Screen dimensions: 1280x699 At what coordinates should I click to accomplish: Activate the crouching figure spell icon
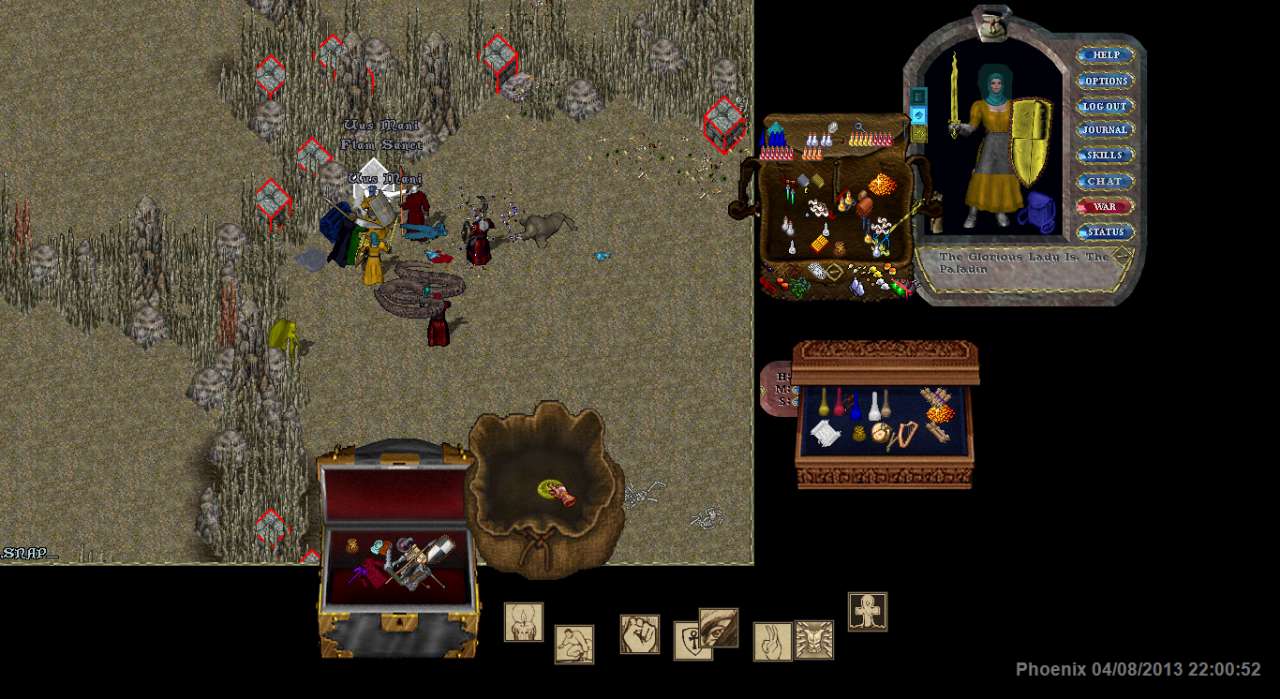(574, 644)
